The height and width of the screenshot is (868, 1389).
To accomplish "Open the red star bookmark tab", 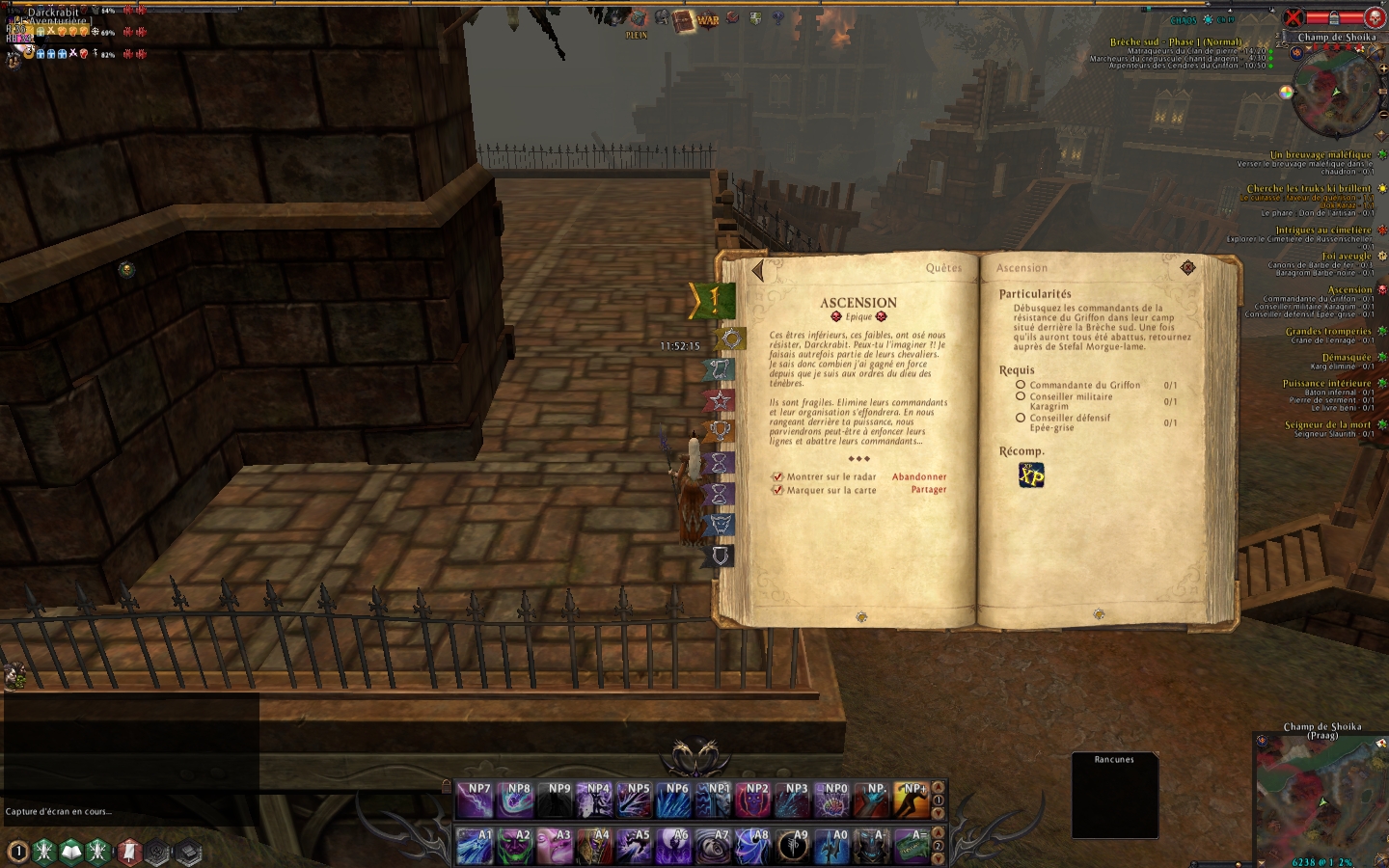I will [720, 400].
